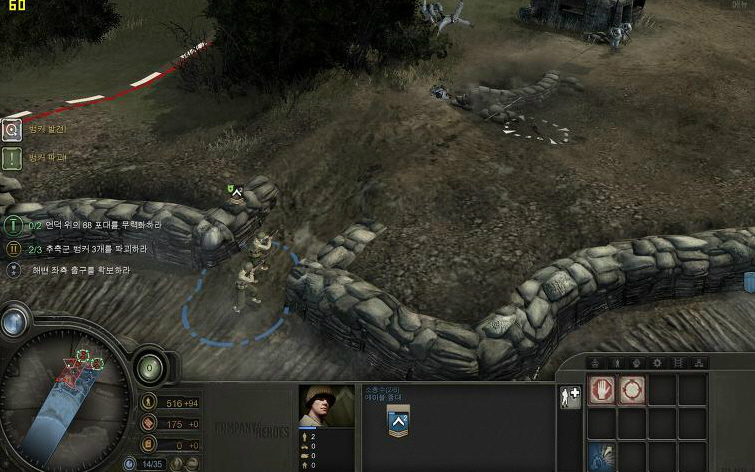Select the rifle squad chevron badge
This screenshot has width=755, height=472.
click(398, 421)
